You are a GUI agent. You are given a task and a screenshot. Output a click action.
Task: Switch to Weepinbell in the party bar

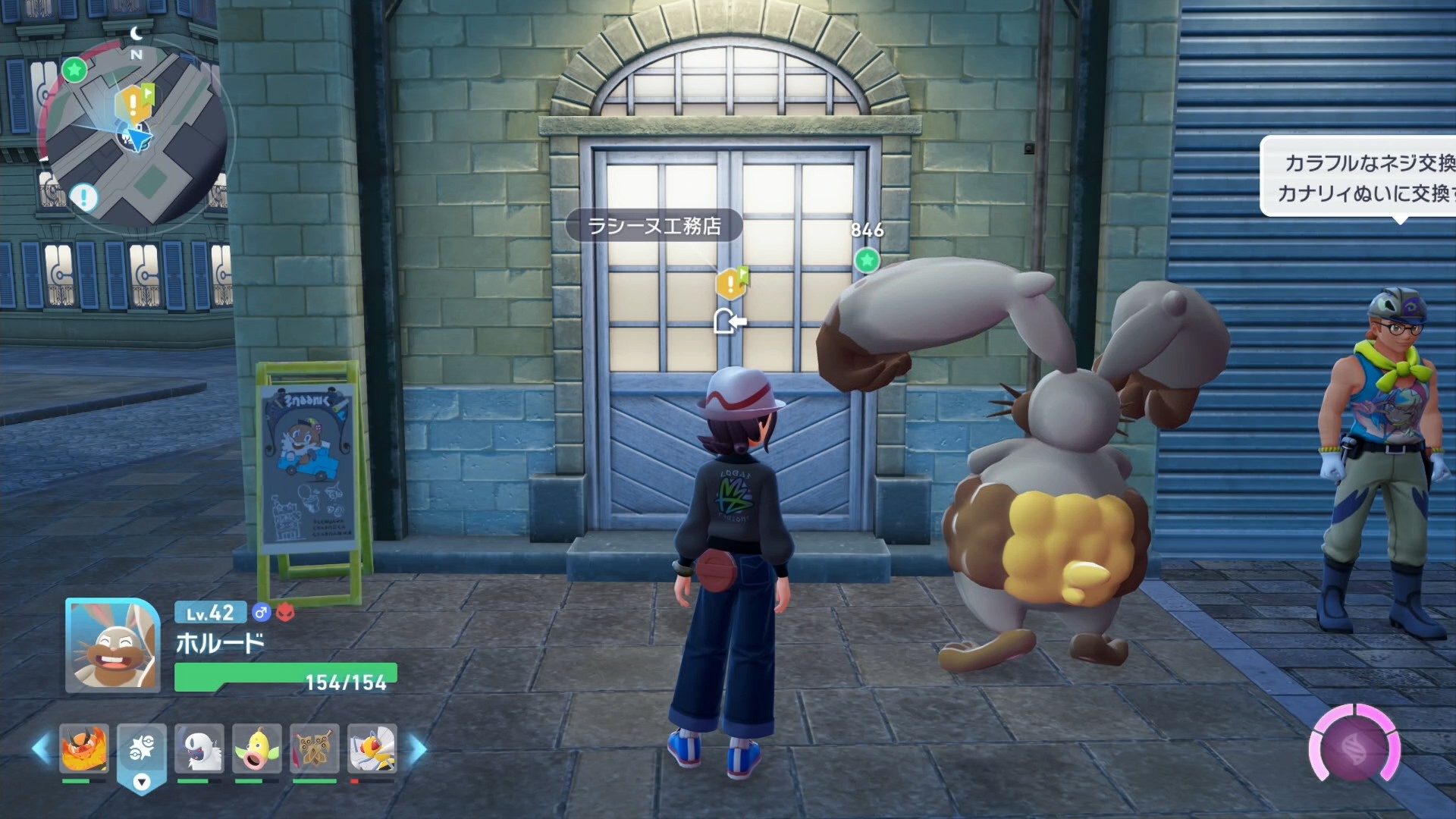(257, 748)
